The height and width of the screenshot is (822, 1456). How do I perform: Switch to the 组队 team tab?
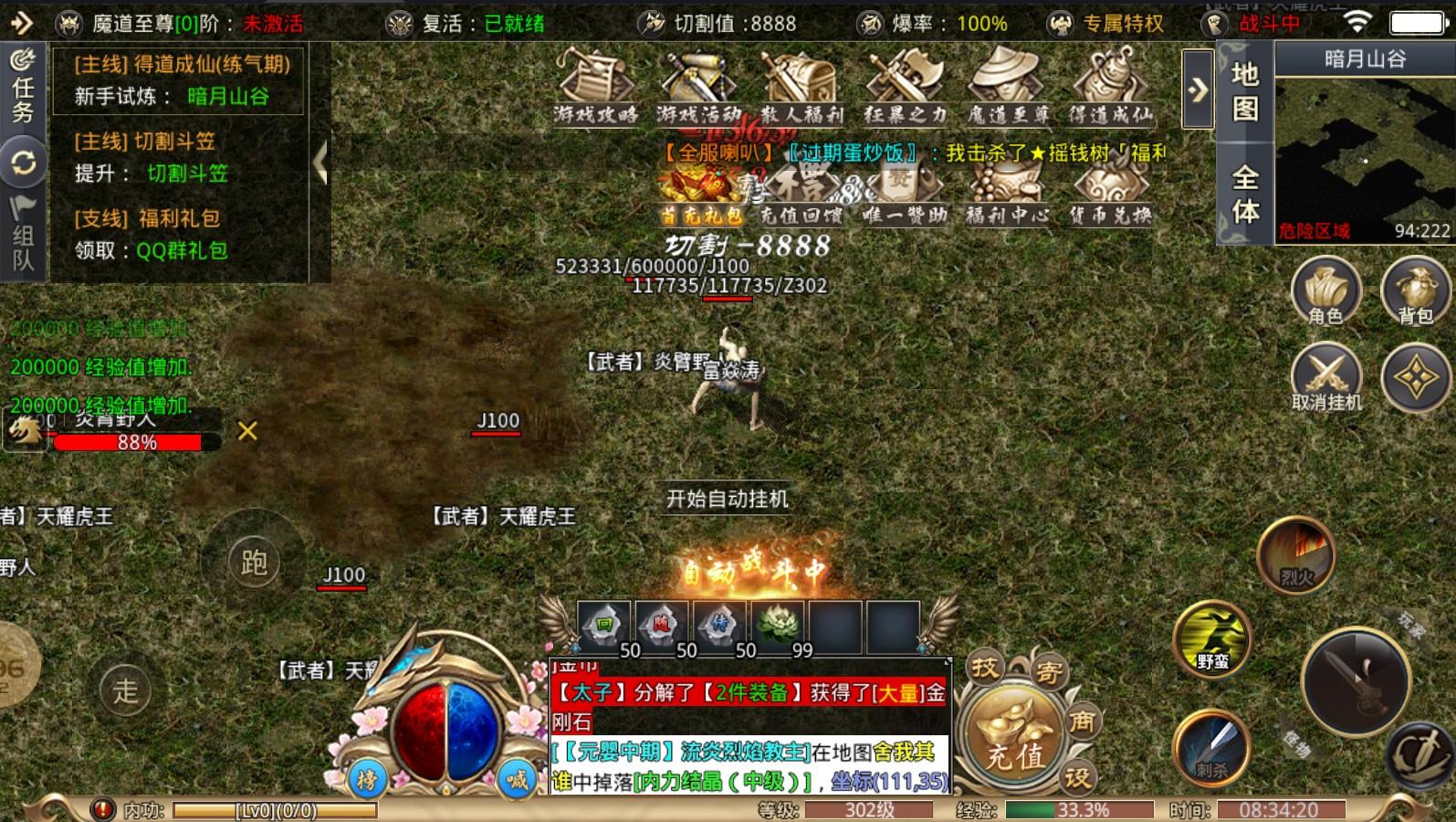pos(23,235)
